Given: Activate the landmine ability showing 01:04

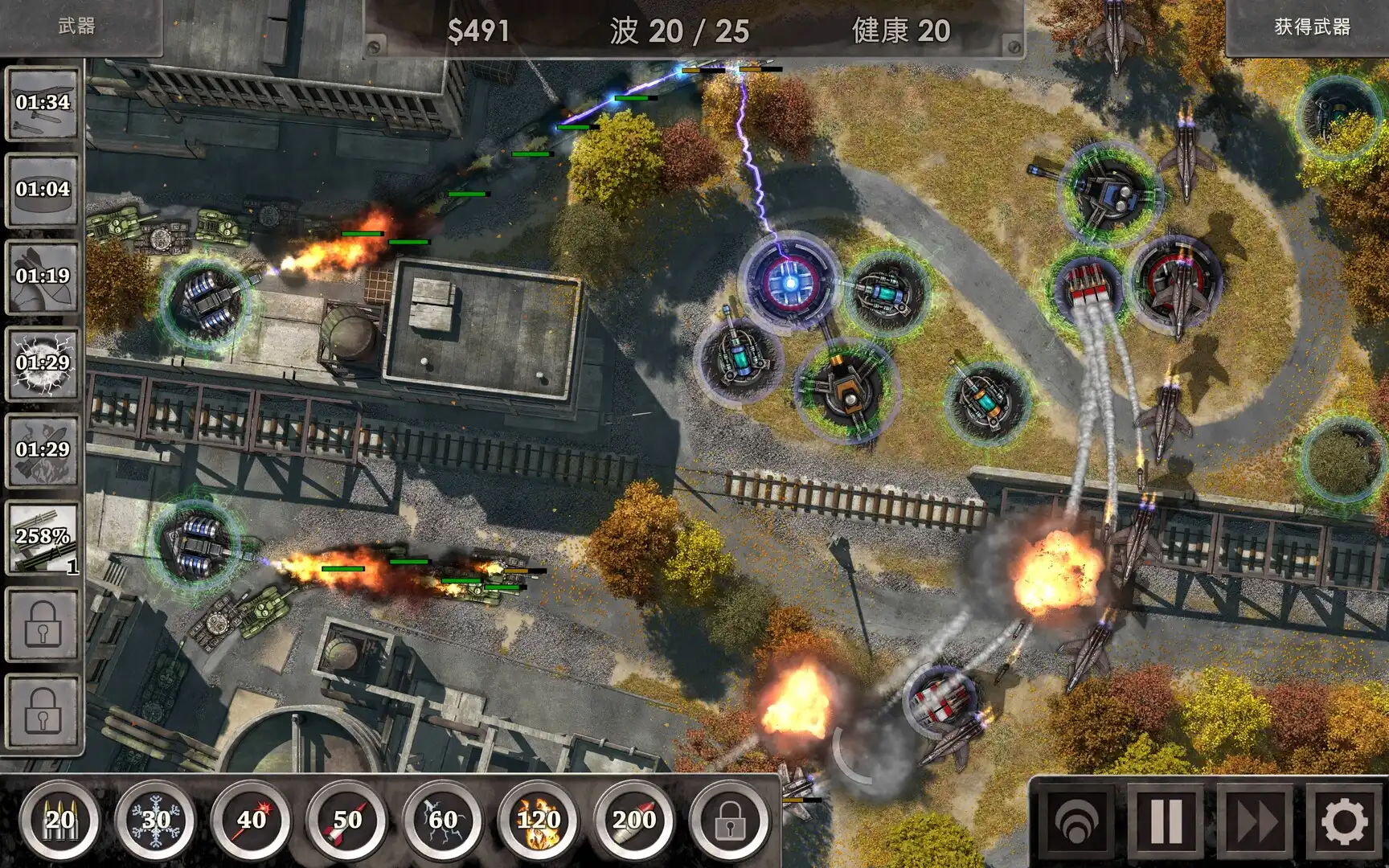Looking at the screenshot, I should (42, 192).
